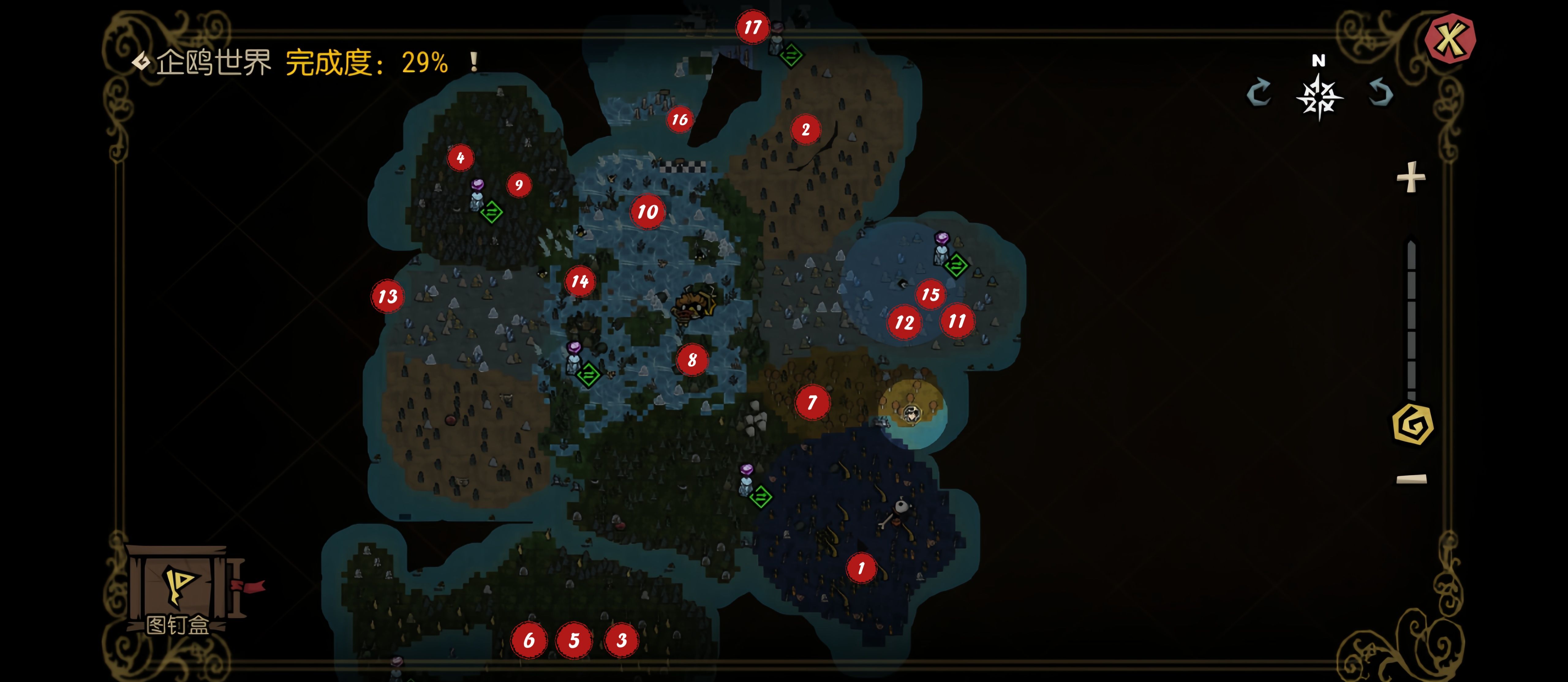The height and width of the screenshot is (682, 1568).
Task: Select map marker number 15
Action: [930, 294]
